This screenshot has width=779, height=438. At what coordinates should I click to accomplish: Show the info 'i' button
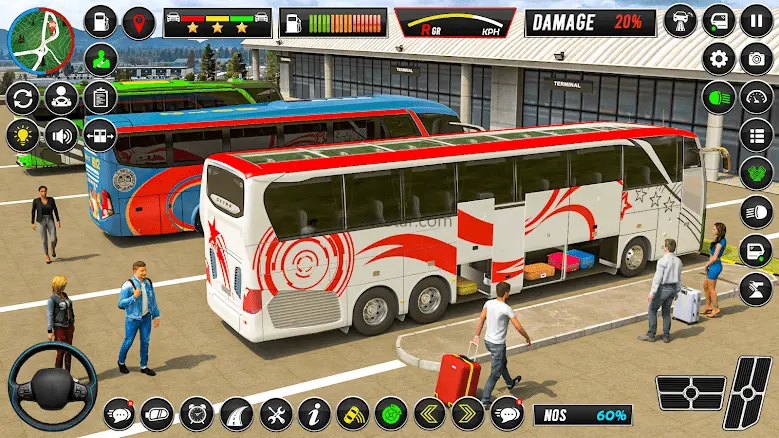(x=314, y=413)
